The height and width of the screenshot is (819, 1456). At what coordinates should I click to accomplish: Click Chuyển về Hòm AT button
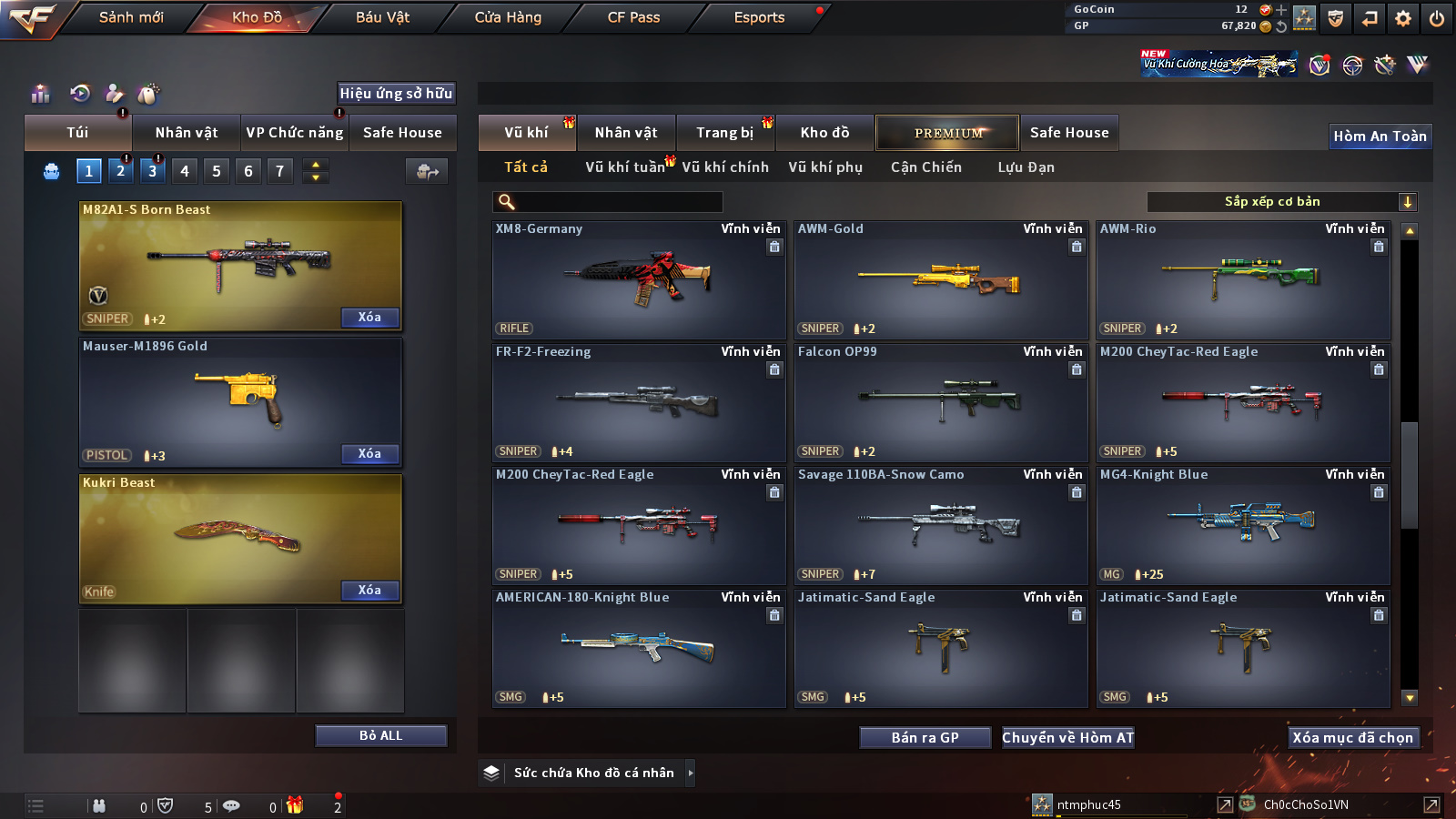1068,738
